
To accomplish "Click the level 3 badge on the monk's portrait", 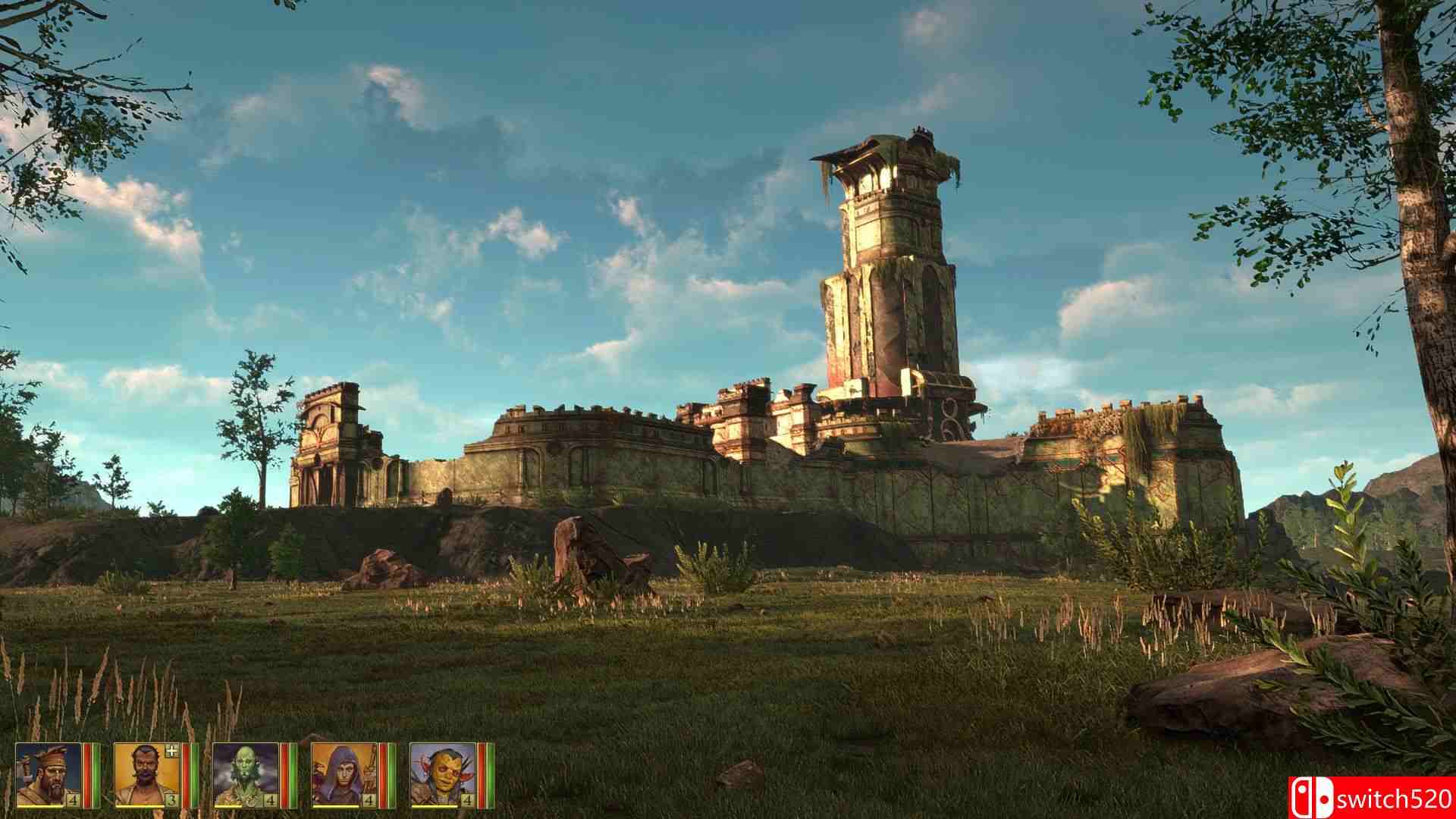I will (x=169, y=799).
